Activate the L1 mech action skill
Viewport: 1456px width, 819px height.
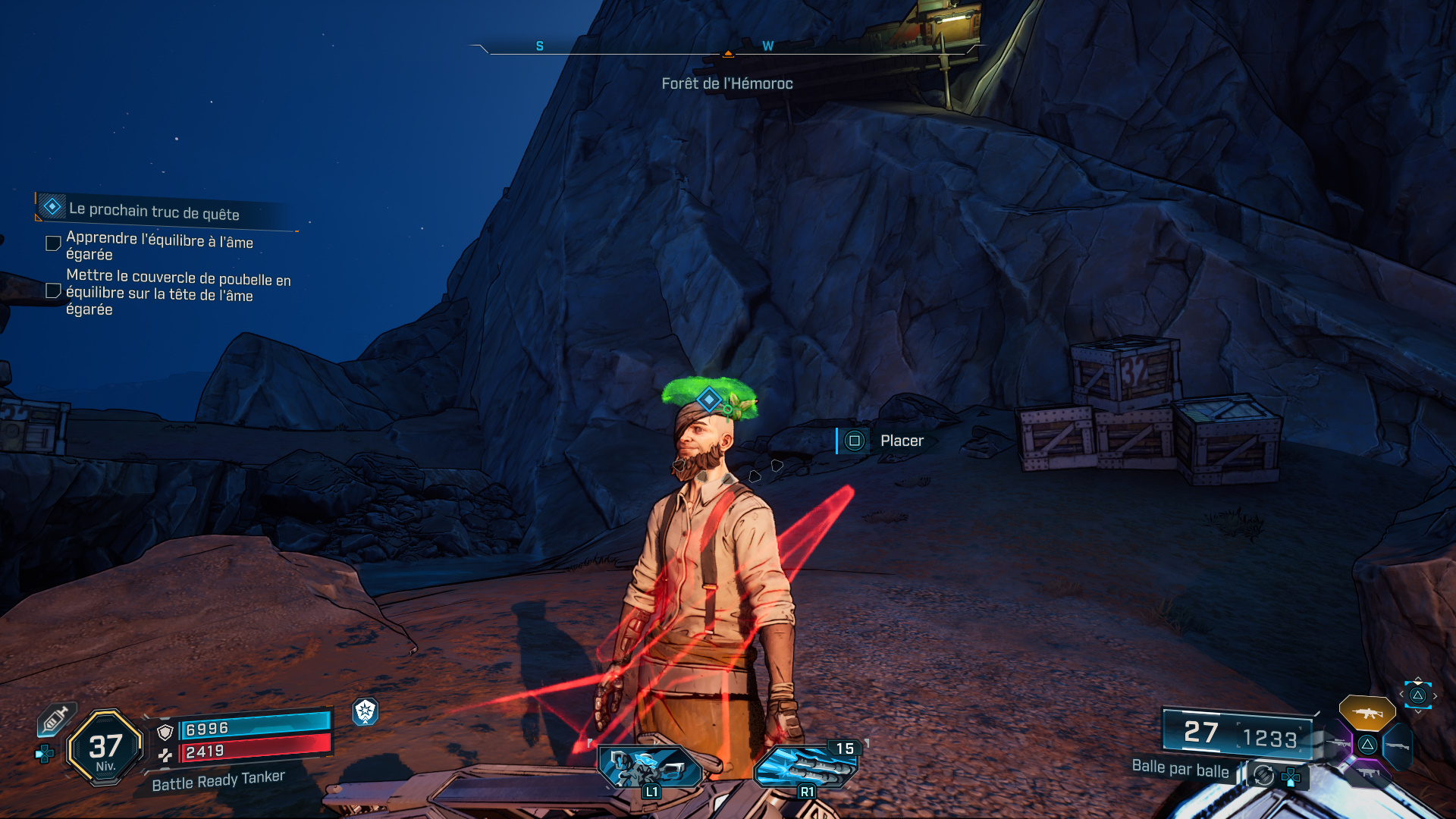[651, 767]
